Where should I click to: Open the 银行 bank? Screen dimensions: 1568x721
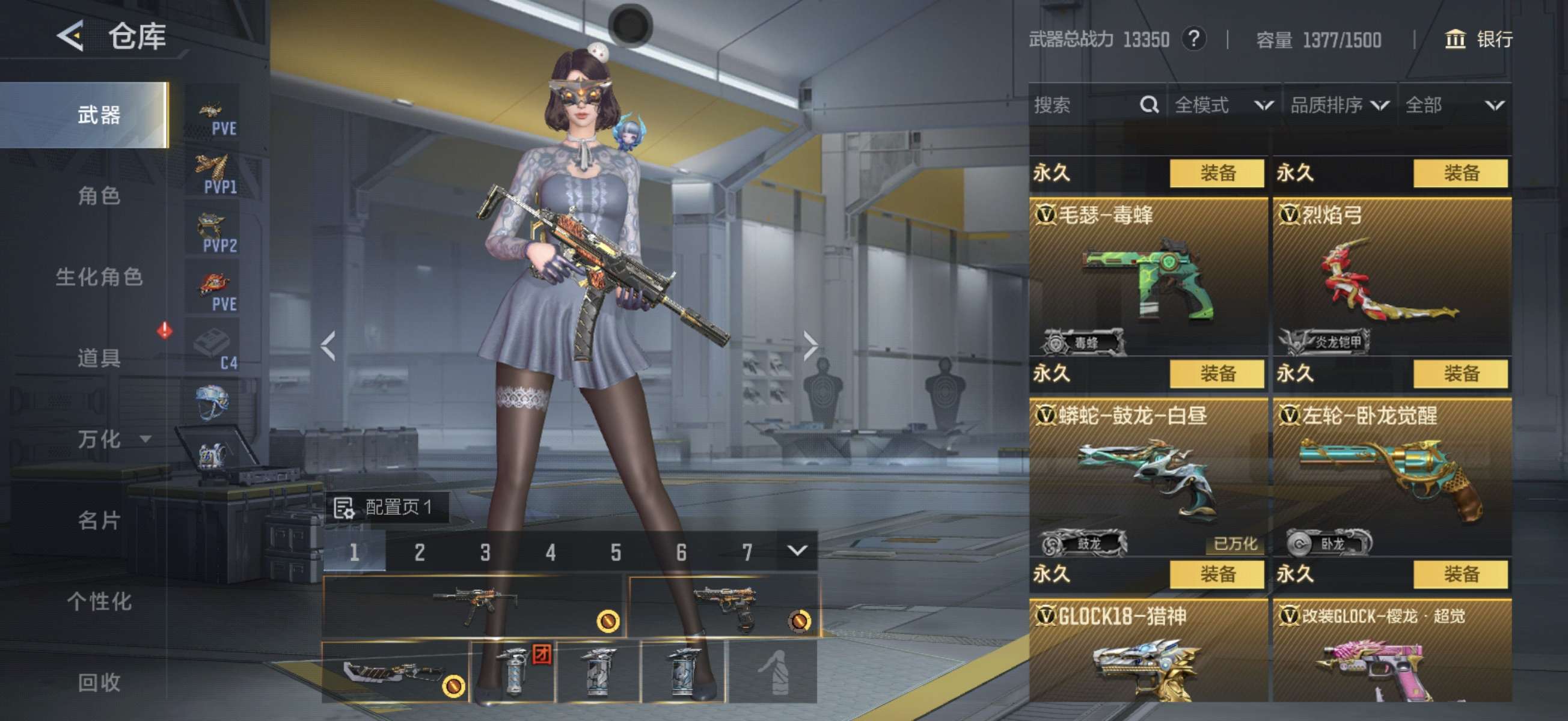pos(1479,40)
